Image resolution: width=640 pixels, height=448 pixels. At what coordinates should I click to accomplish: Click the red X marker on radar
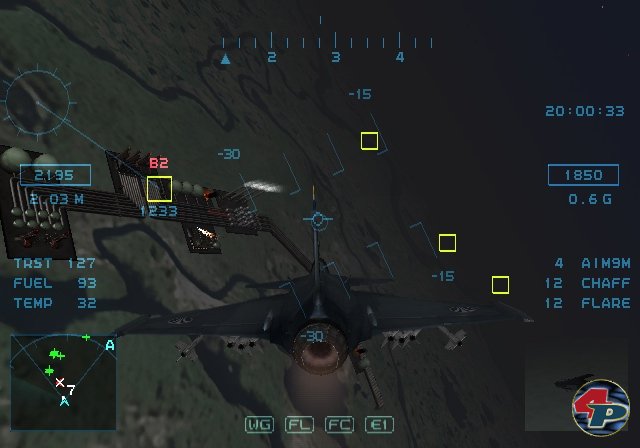(x=60, y=383)
